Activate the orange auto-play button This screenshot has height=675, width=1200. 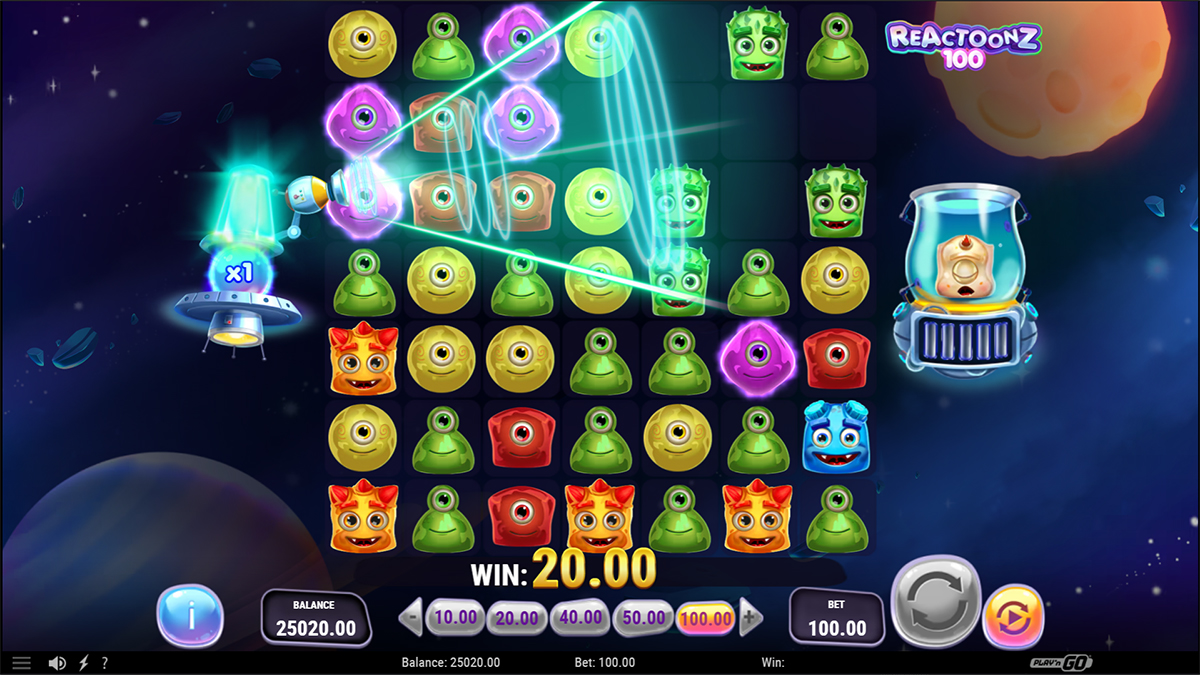pos(1014,615)
